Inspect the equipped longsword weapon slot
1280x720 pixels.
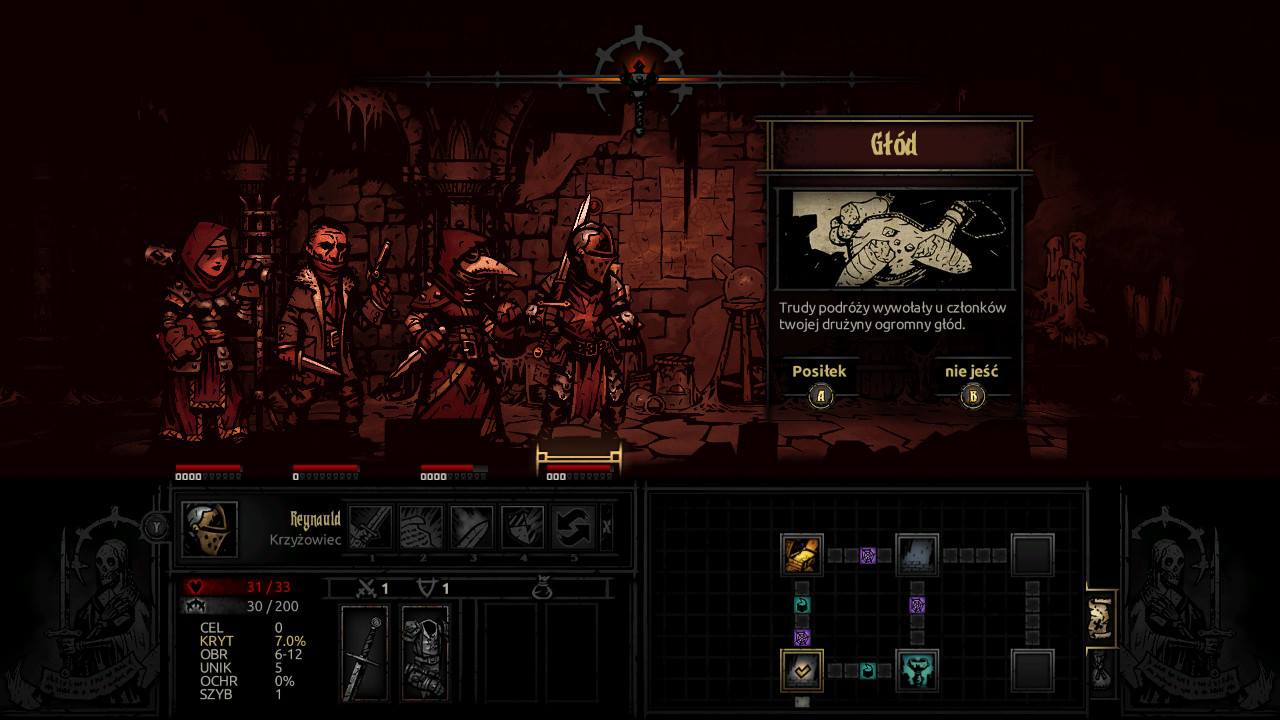tap(365, 653)
